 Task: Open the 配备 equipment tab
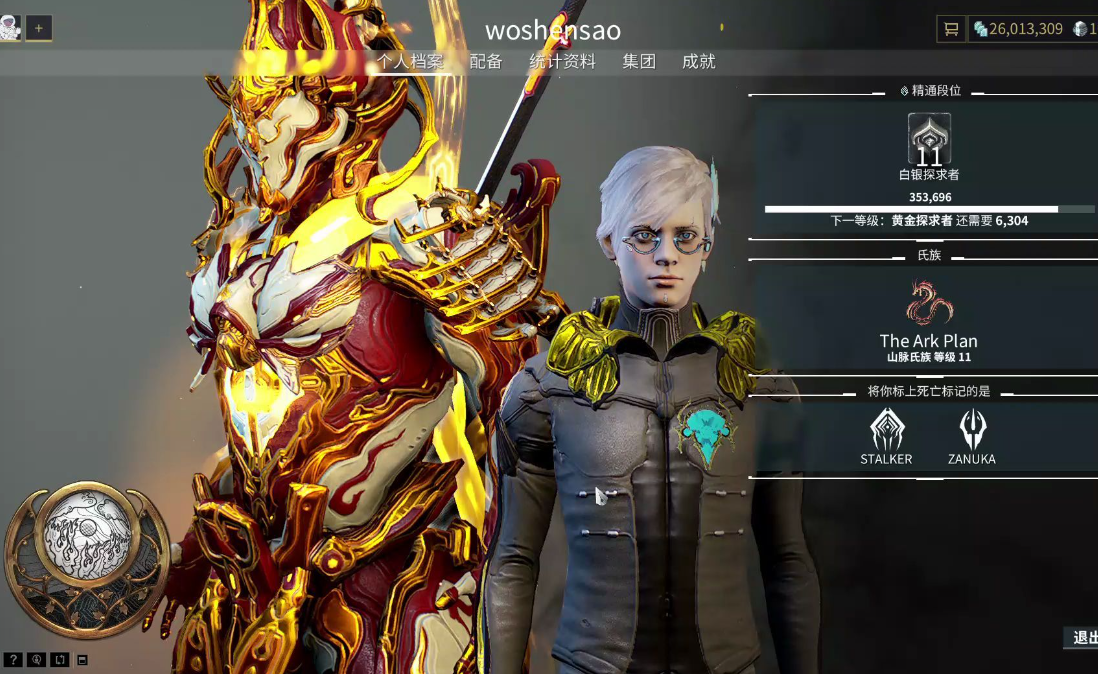tap(486, 62)
